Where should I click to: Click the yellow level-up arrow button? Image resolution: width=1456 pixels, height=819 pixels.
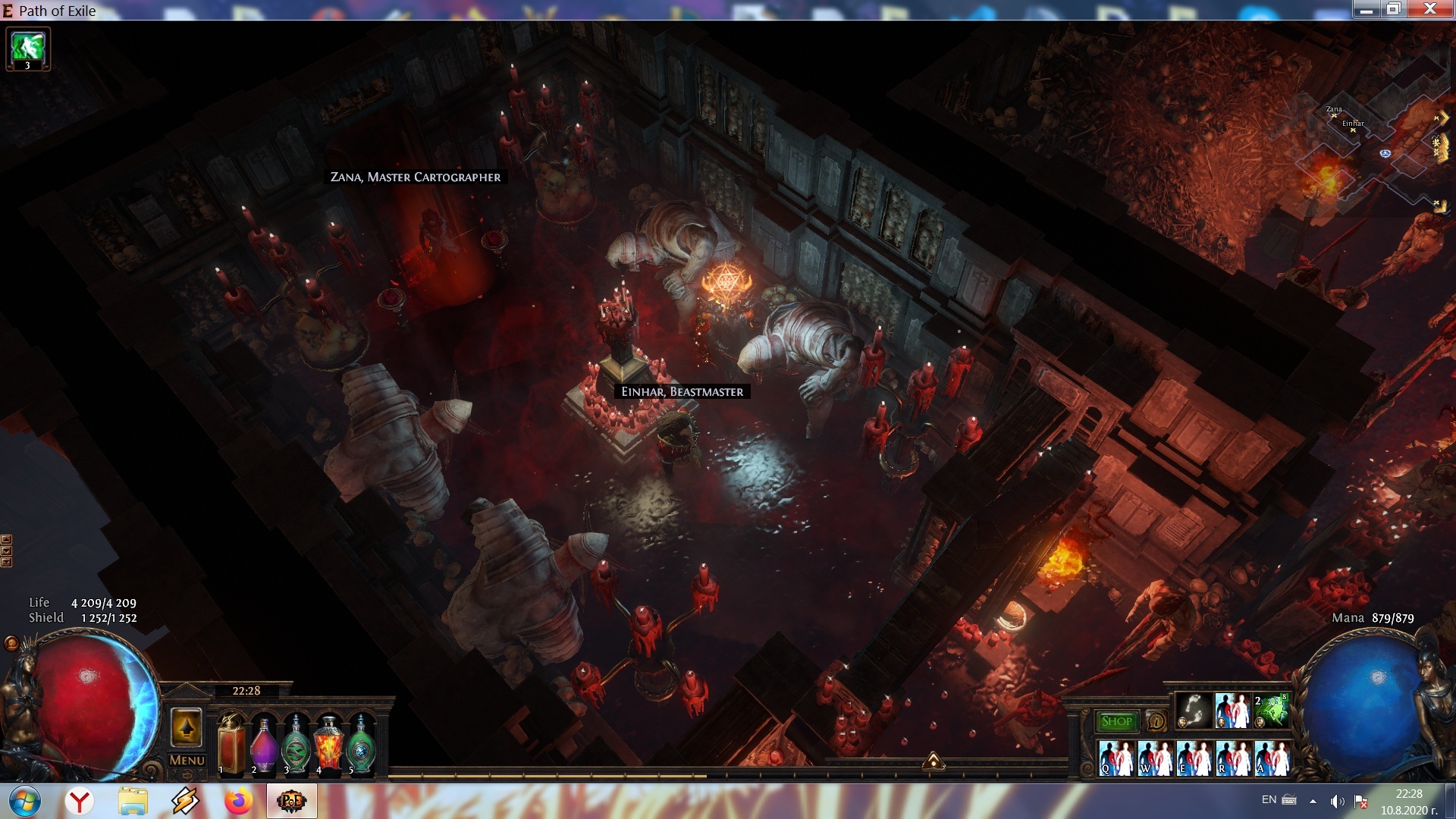[187, 728]
